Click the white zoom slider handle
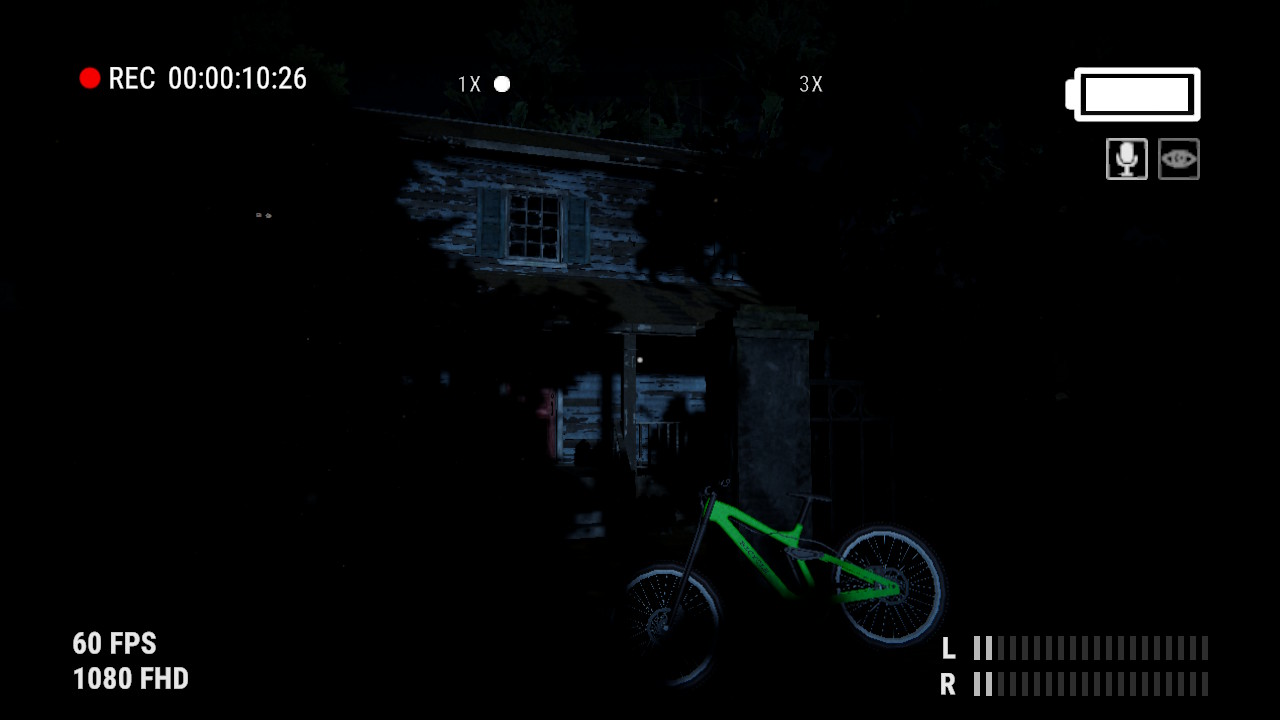 [502, 84]
